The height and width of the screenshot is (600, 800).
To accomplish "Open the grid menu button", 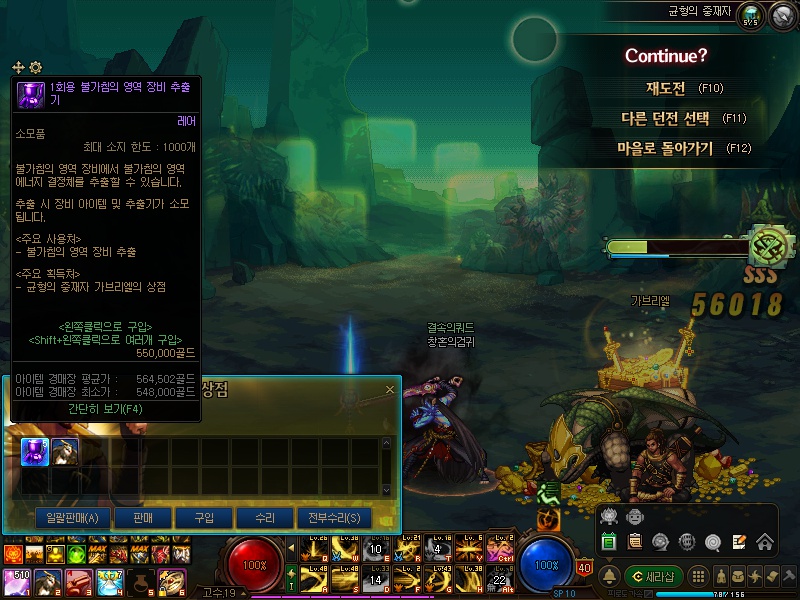I will pos(700,576).
